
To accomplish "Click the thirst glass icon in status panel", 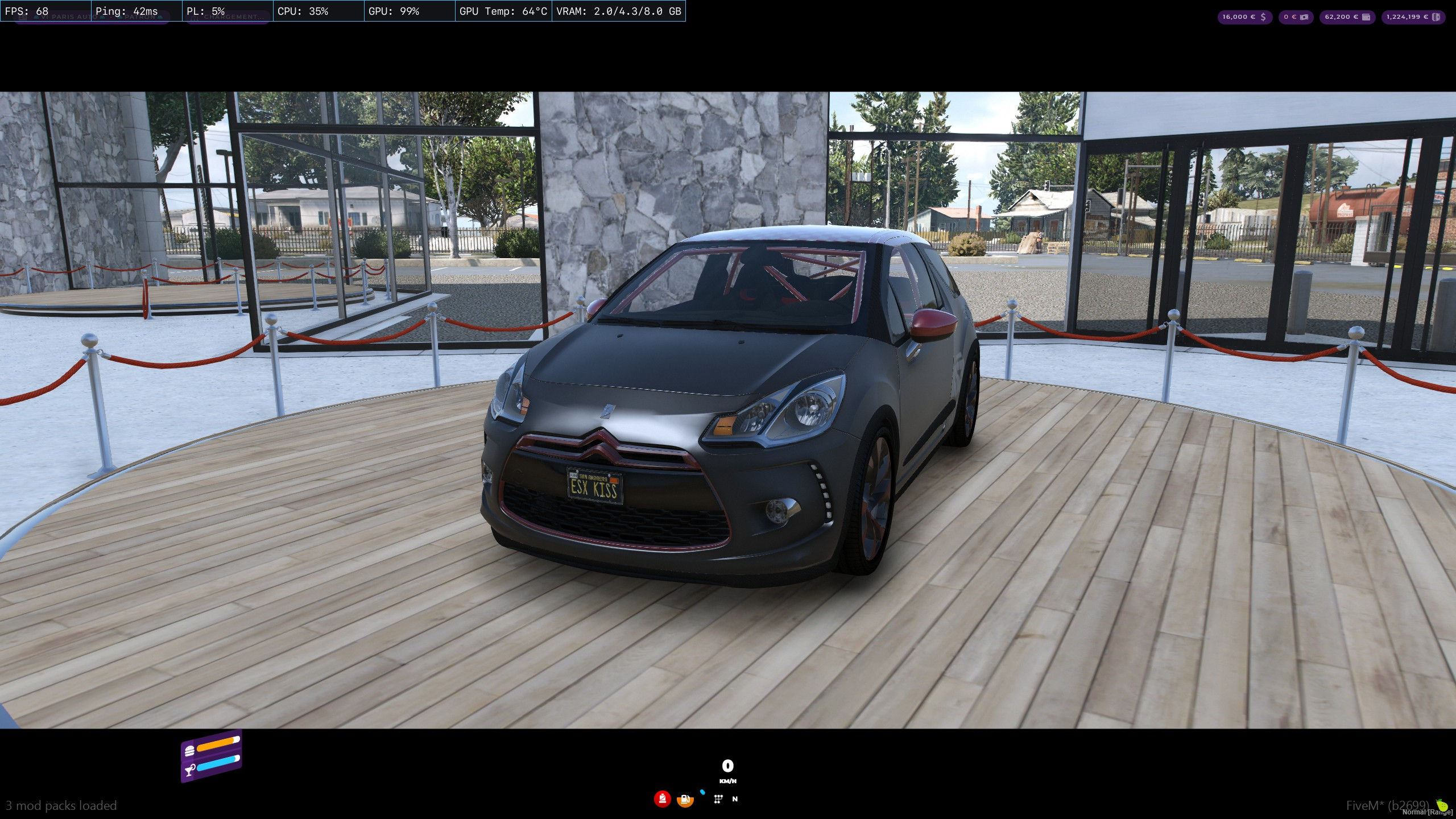I will (189, 769).
